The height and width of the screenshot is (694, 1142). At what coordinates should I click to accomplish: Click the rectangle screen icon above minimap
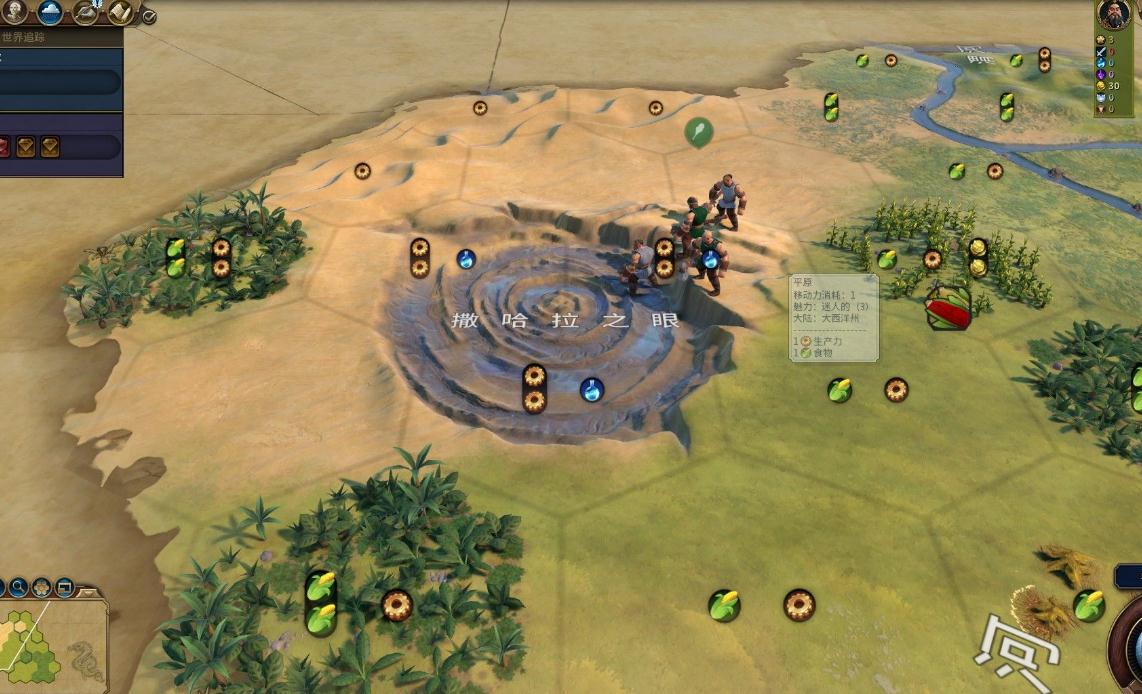tap(64, 587)
